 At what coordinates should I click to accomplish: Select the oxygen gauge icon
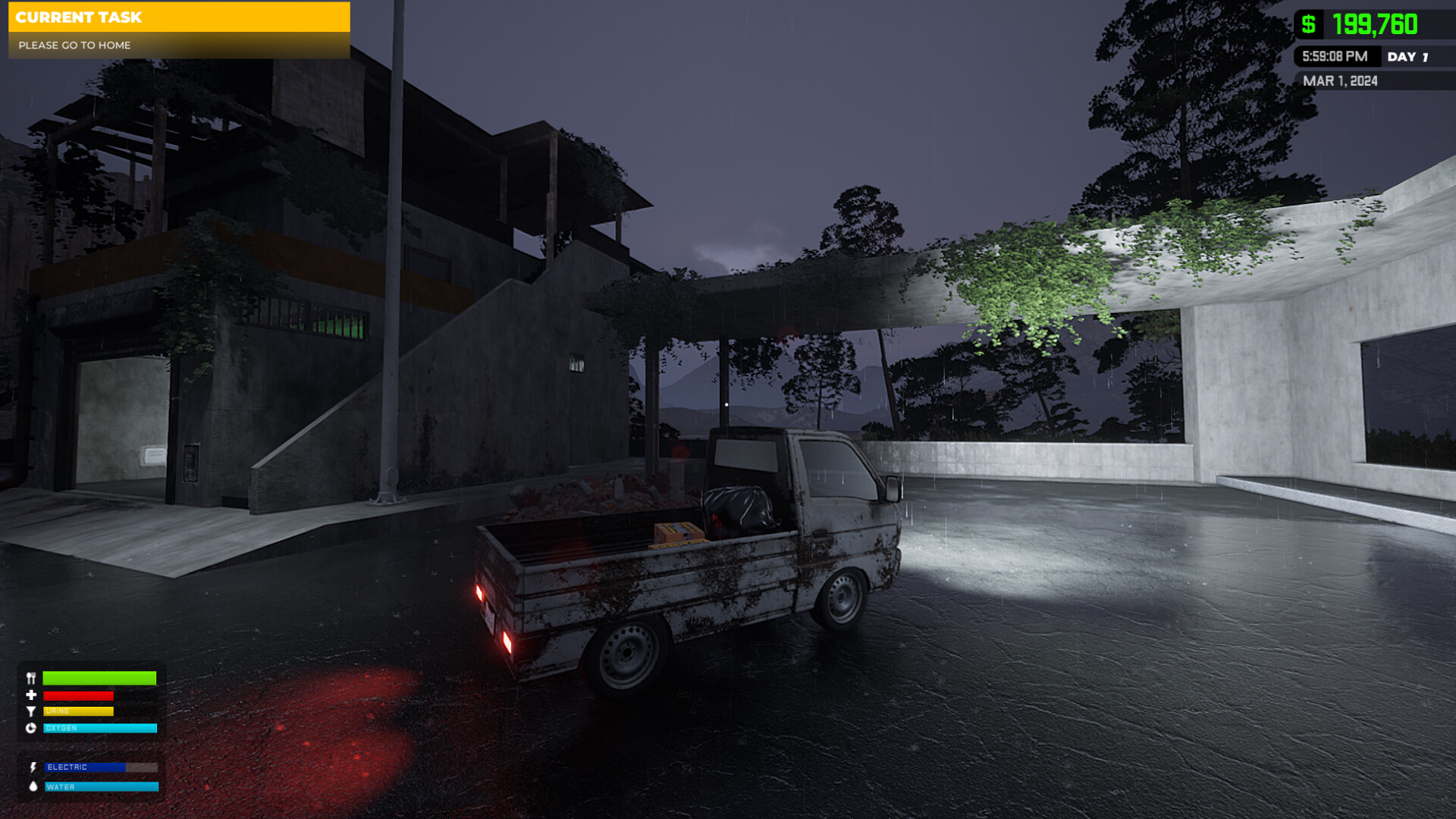31,727
